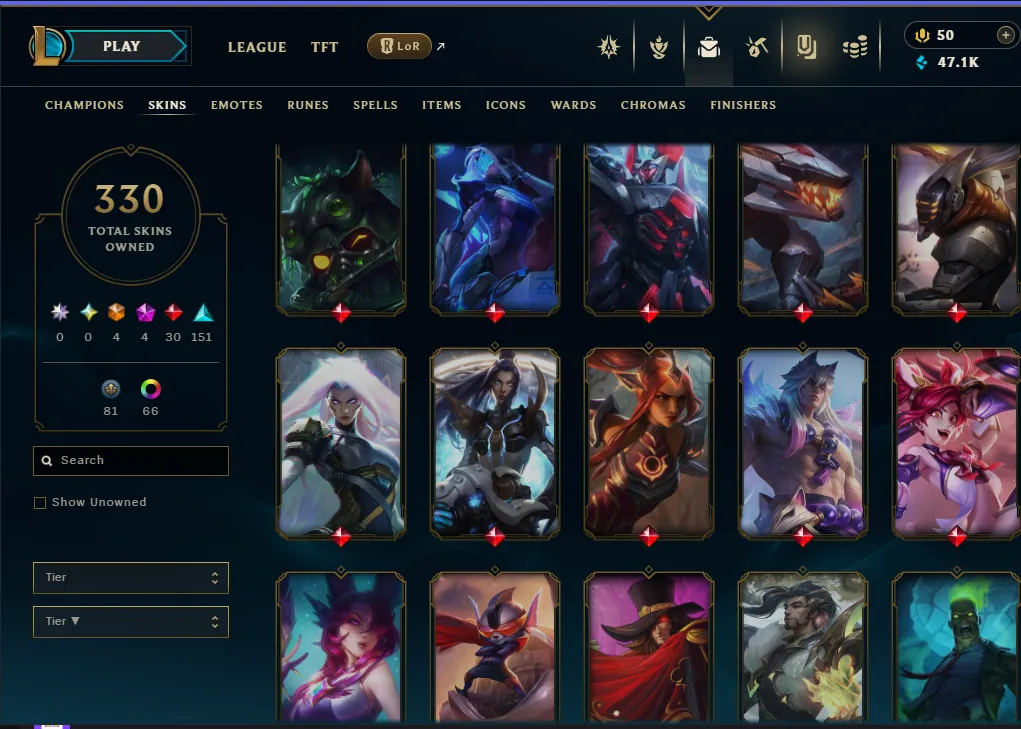This screenshot has height=729, width=1021.
Task: Toggle the Show Unowned checkbox
Action: tap(40, 503)
